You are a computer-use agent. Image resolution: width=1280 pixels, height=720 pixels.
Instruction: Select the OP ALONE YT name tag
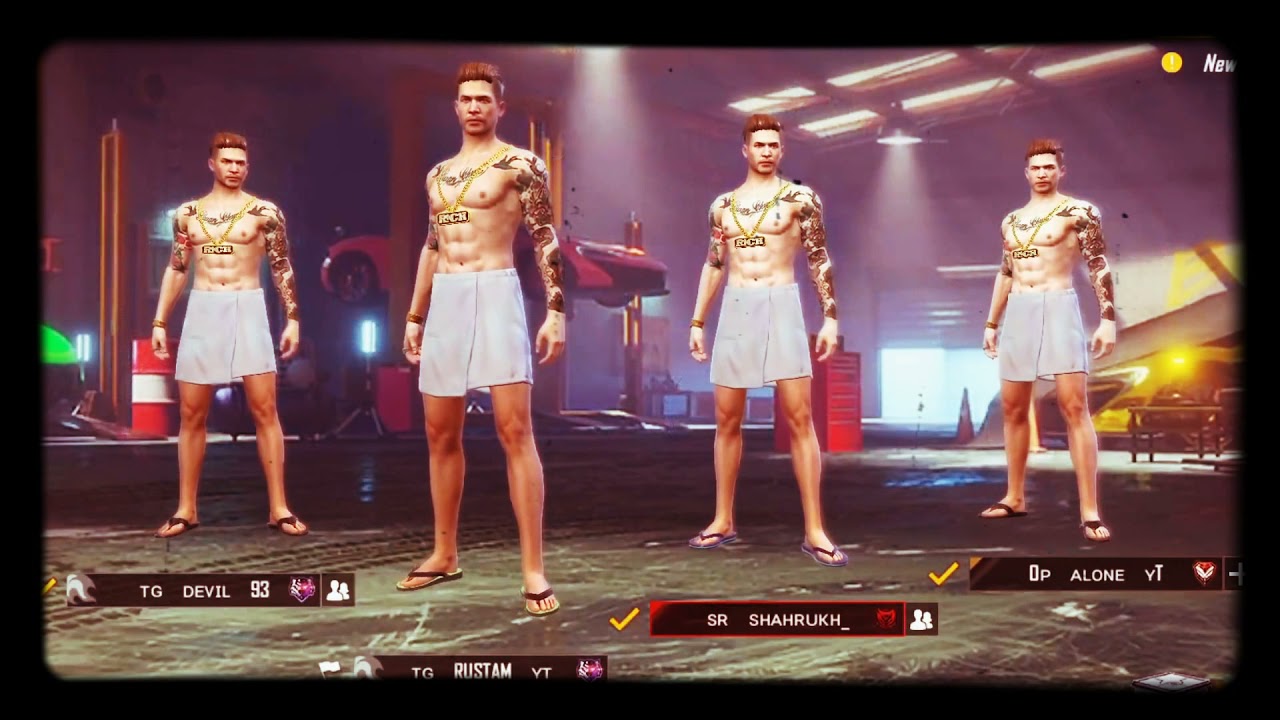click(x=1096, y=574)
